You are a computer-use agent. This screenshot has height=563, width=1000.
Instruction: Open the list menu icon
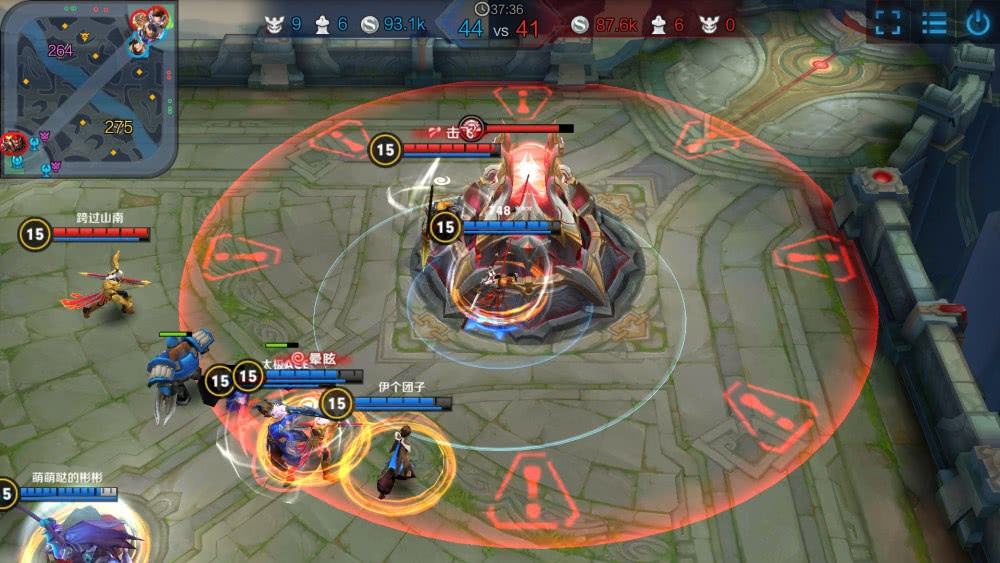pyautogui.click(x=934, y=23)
